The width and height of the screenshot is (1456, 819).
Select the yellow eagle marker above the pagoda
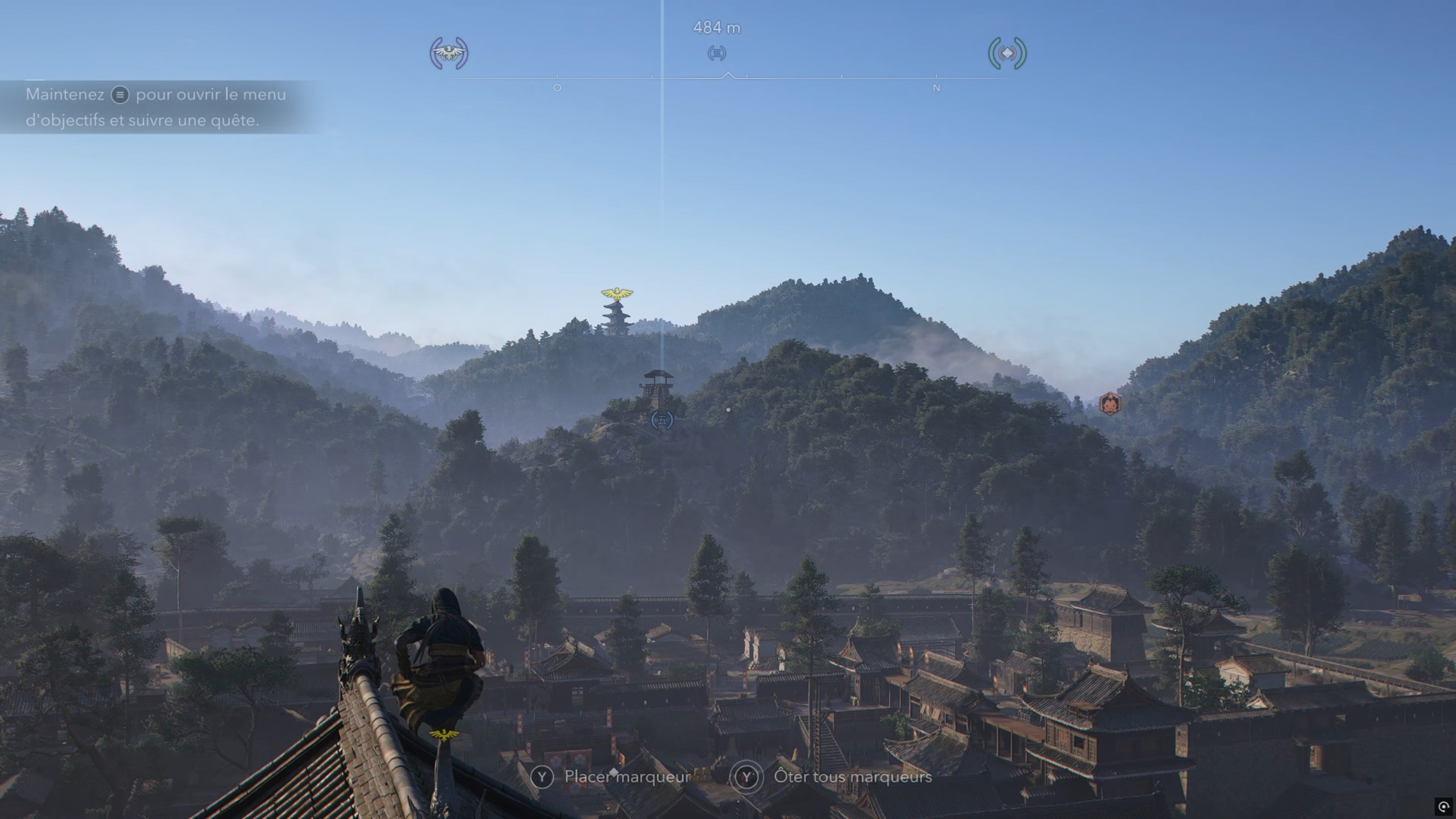(x=617, y=294)
